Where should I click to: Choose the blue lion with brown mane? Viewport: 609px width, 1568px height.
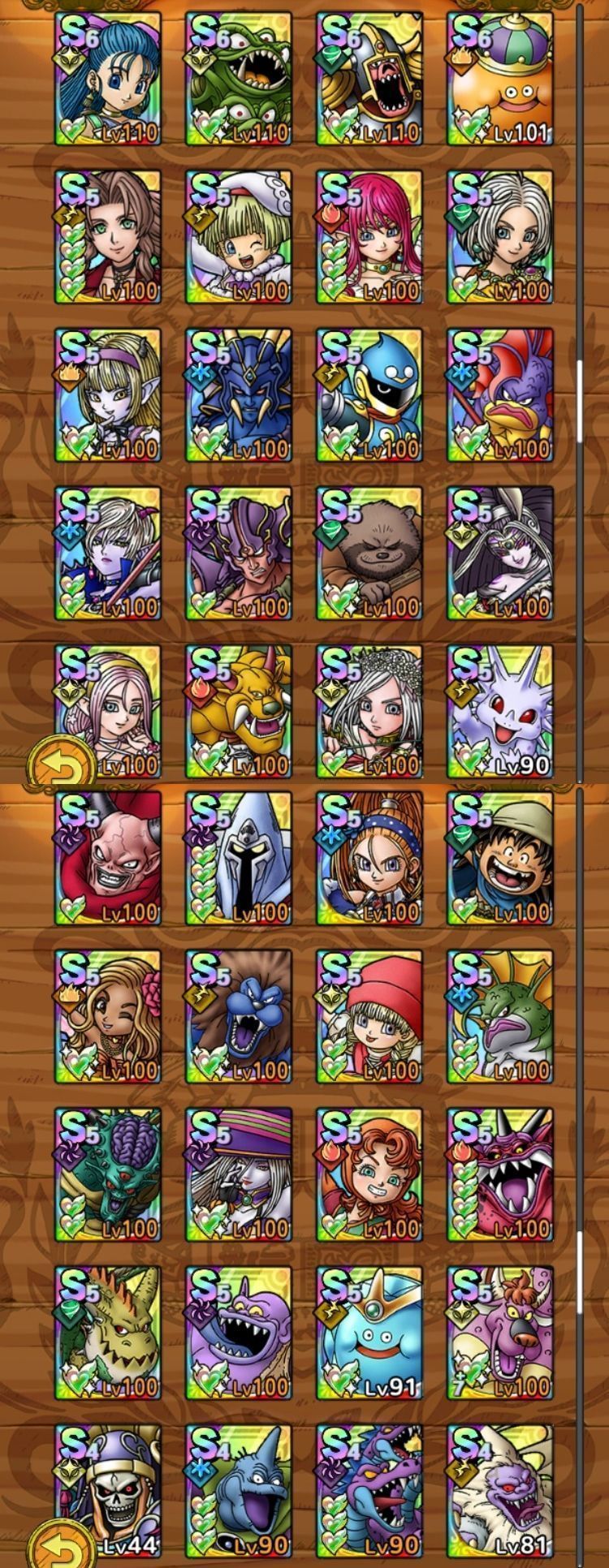[x=239, y=1016]
